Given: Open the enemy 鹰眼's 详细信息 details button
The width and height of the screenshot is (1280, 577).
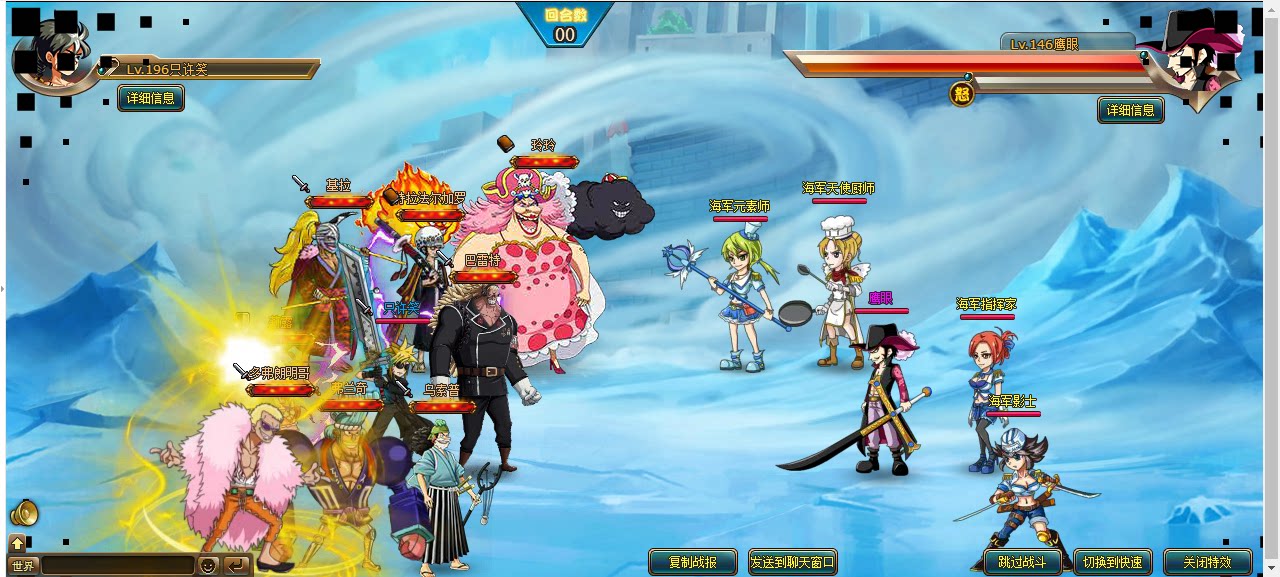Looking at the screenshot, I should [1130, 110].
